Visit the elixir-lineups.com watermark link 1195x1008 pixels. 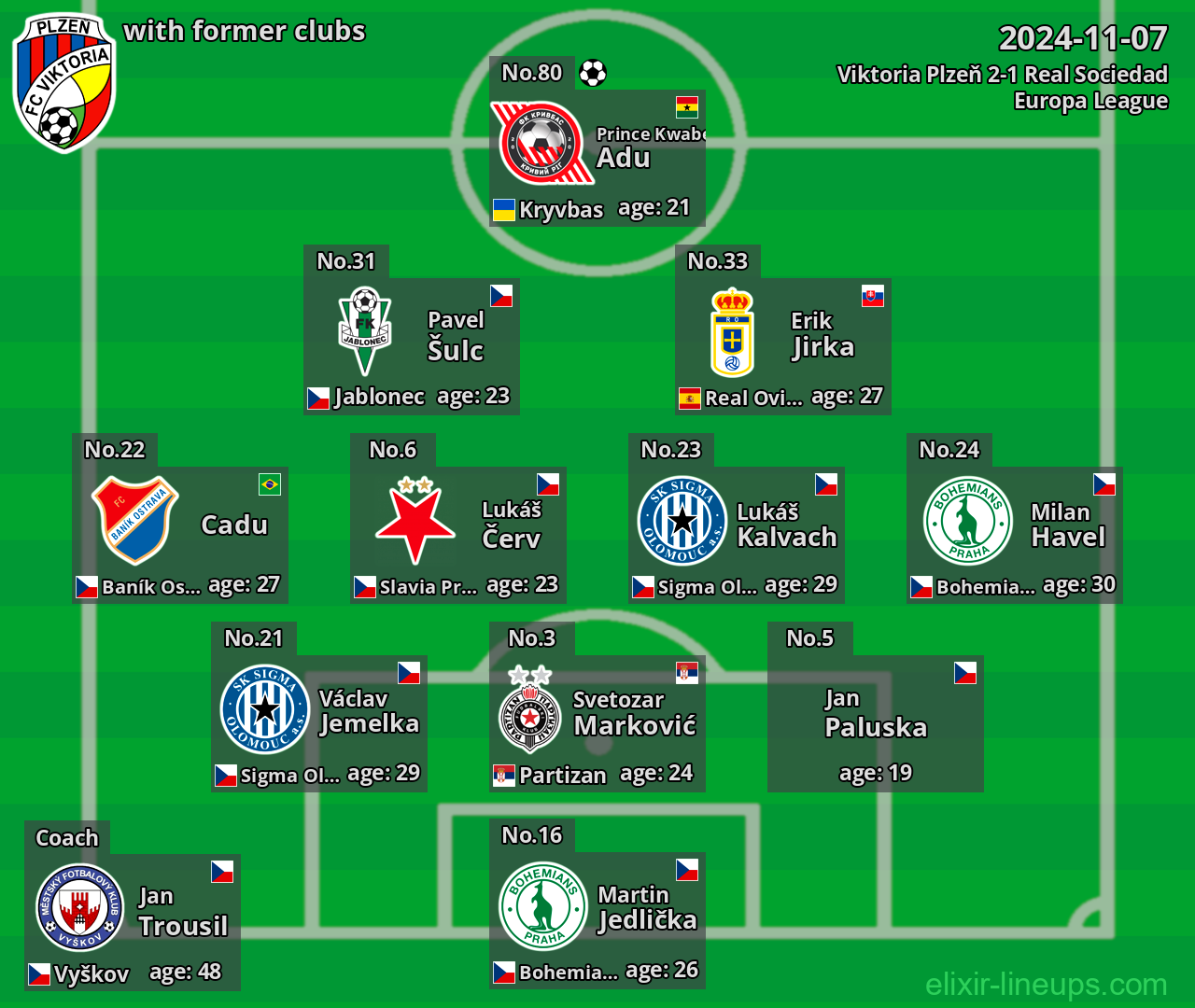point(1046,984)
